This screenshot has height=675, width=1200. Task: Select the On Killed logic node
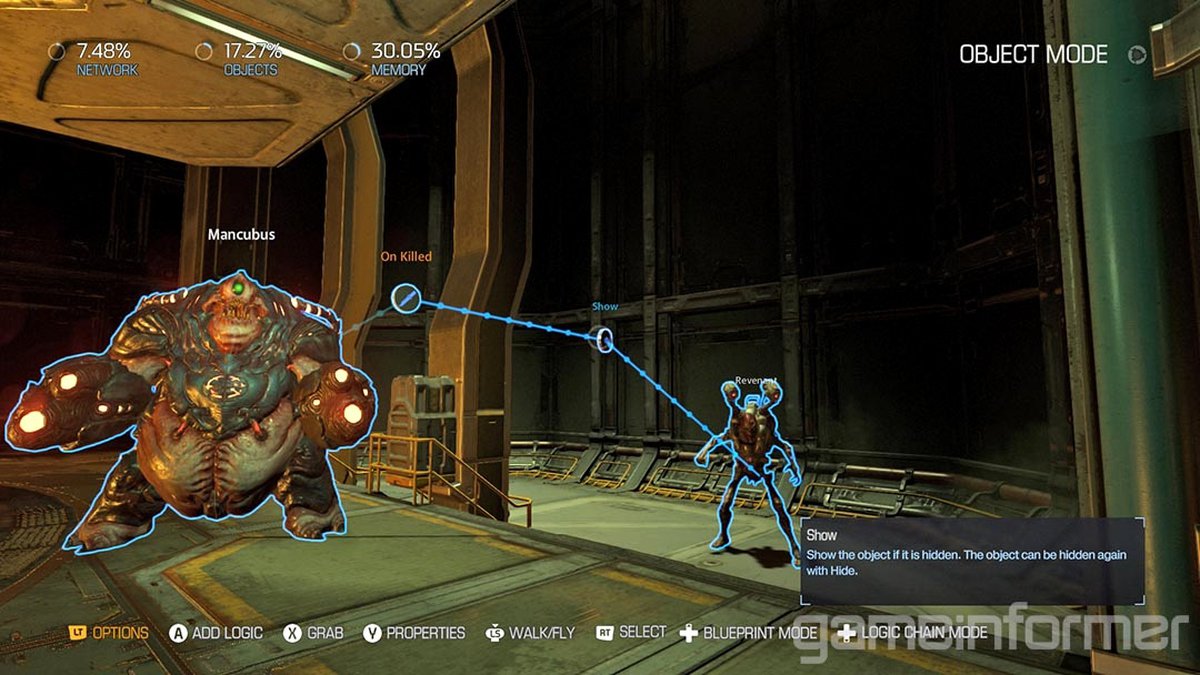404,297
